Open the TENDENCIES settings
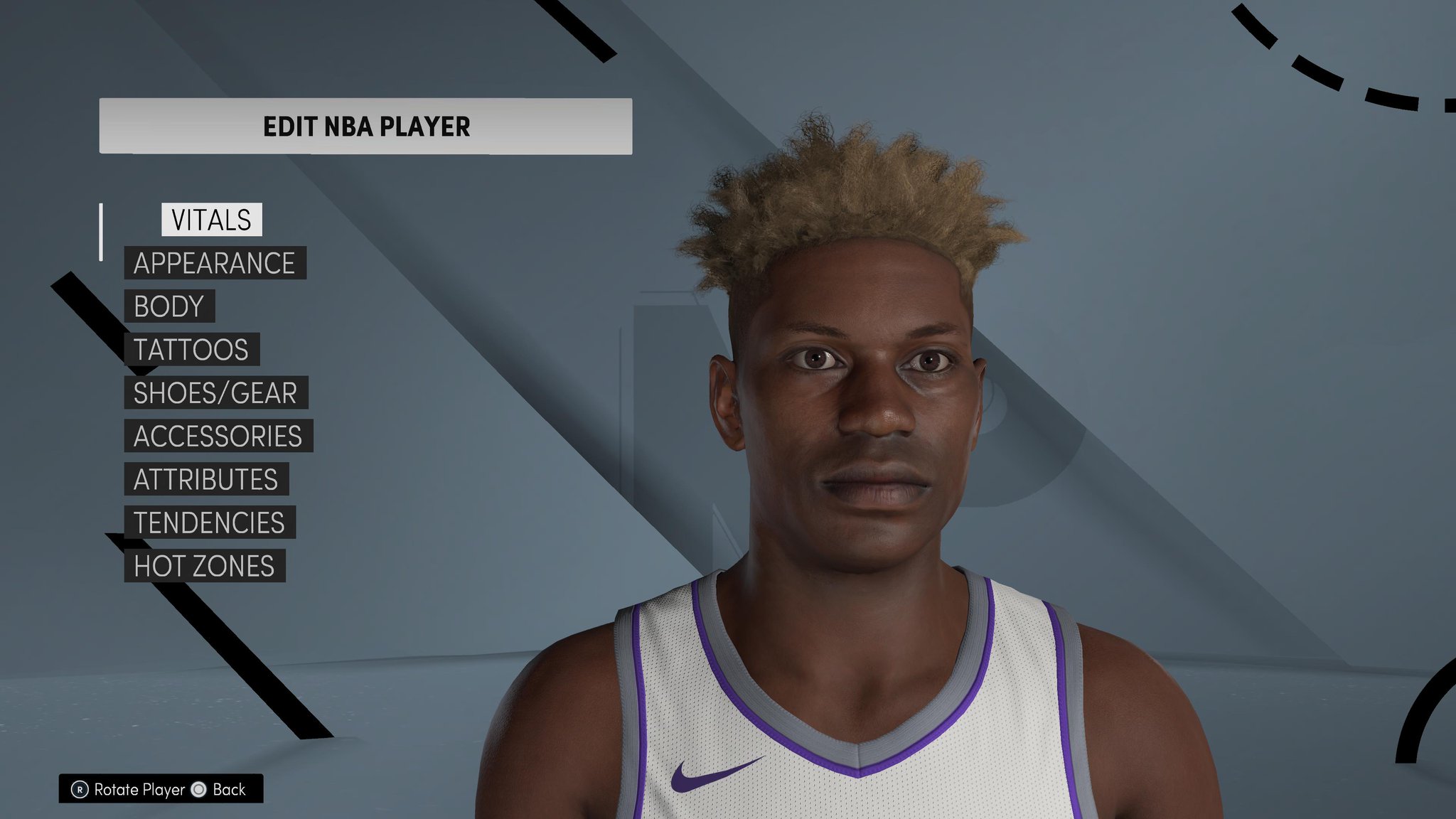This screenshot has width=1456, height=819. coord(208,523)
